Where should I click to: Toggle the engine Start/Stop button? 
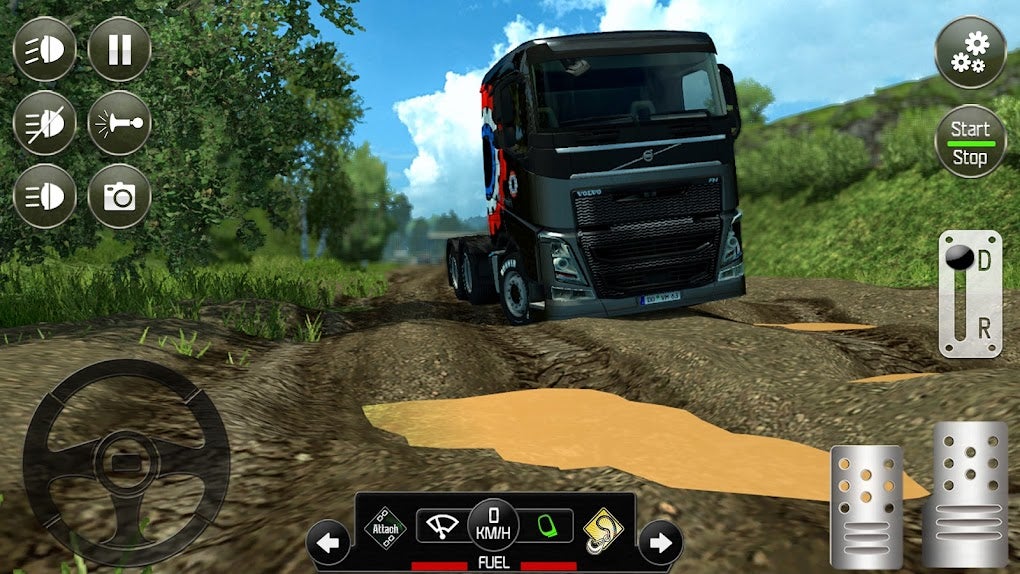(x=969, y=142)
